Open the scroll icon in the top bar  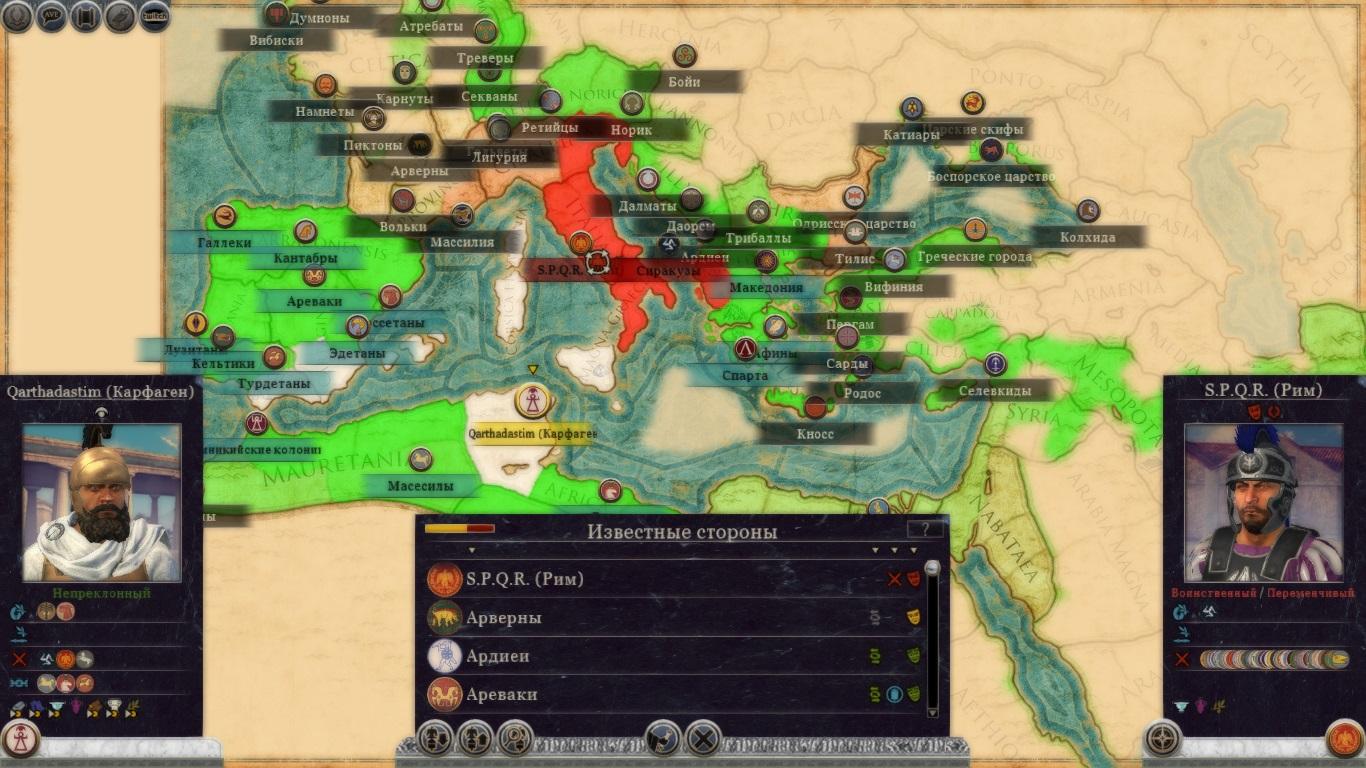(86, 16)
